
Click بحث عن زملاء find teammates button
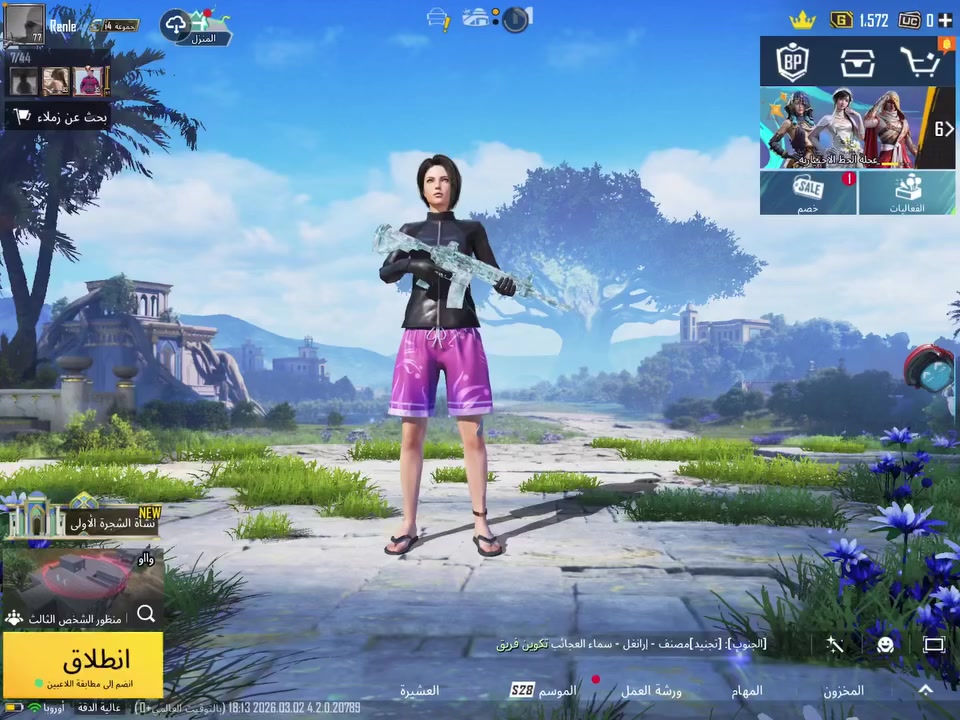(x=58, y=117)
